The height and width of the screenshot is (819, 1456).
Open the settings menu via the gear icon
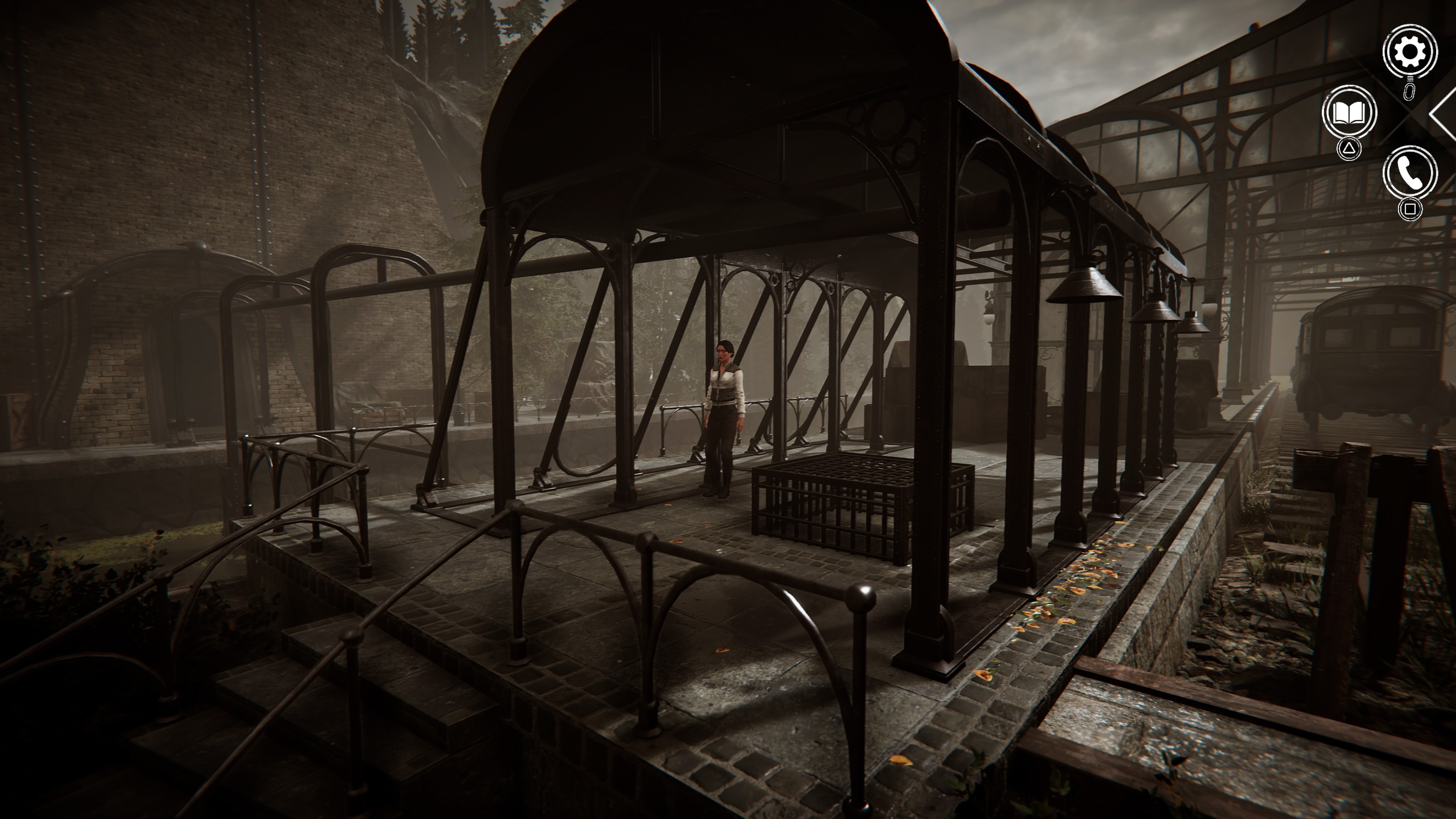point(1409,52)
